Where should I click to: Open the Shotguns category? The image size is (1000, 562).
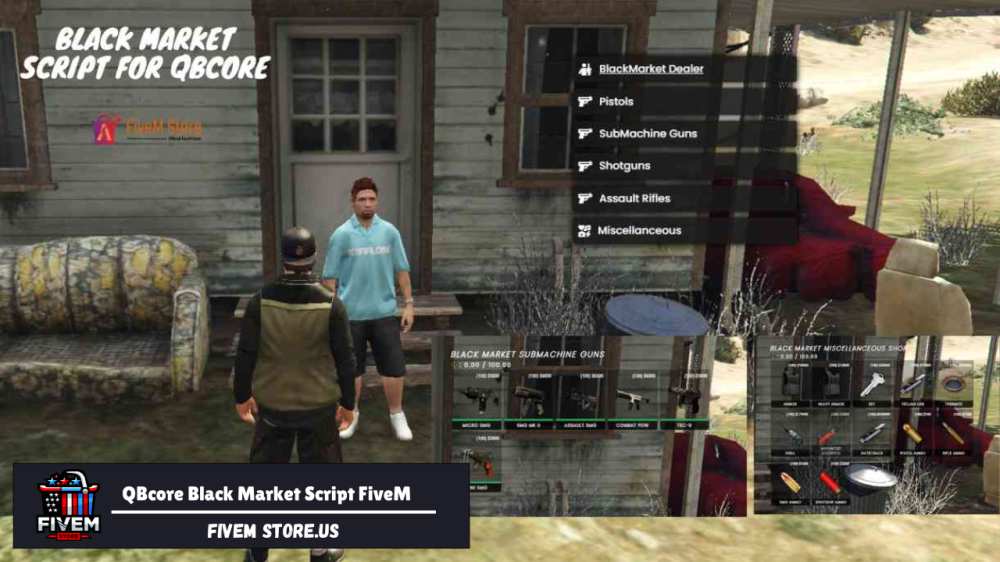623,166
